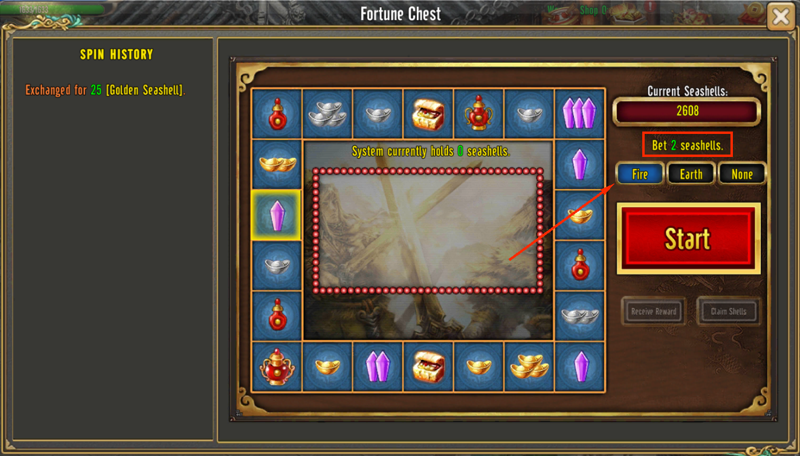Image resolution: width=800 pixels, height=456 pixels.
Task: Select the yellow-highlighted purple crystal tile
Action: click(277, 215)
